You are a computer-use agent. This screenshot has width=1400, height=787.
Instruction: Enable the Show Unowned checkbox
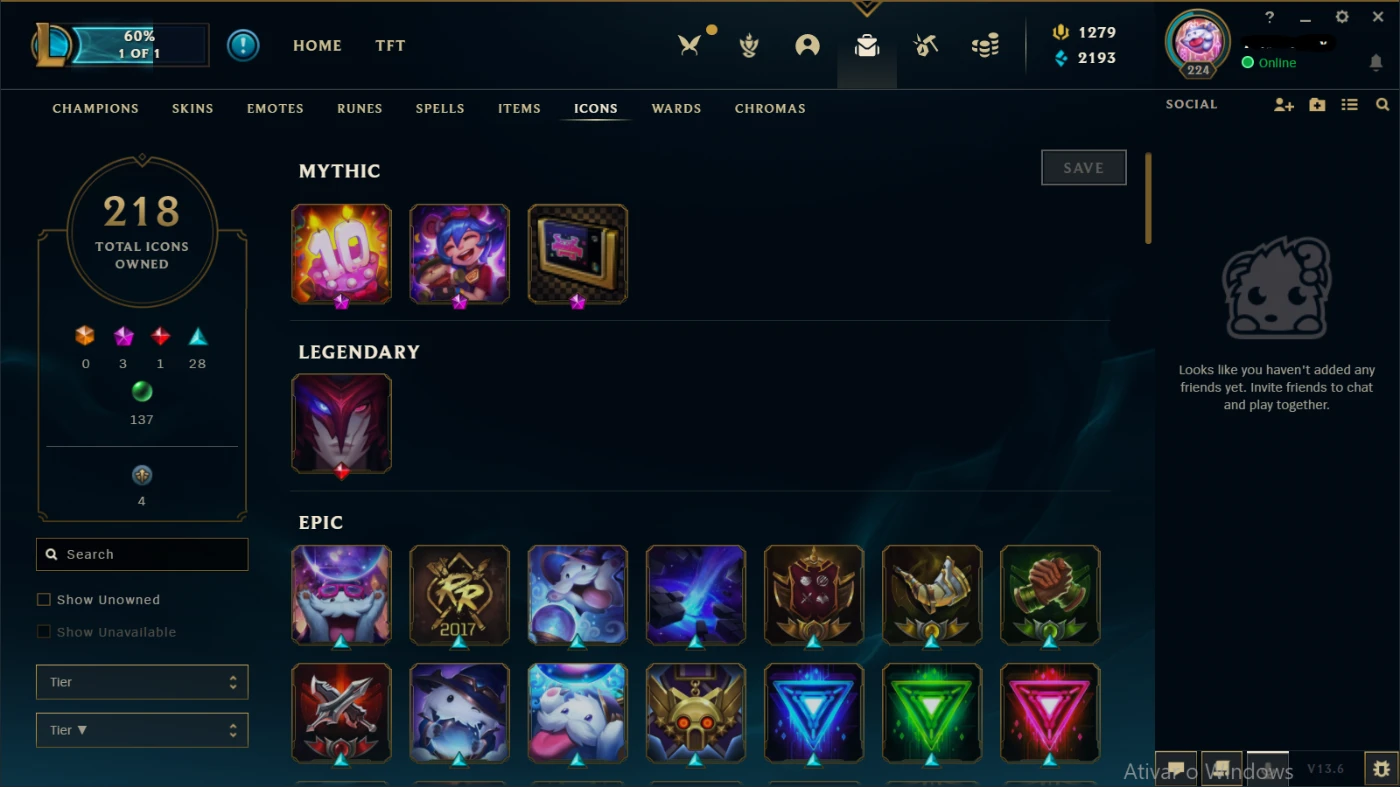[x=44, y=599]
